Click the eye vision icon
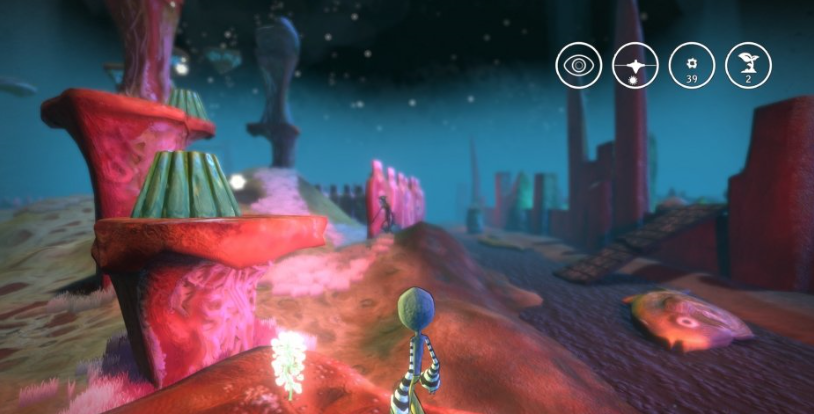 point(576,66)
